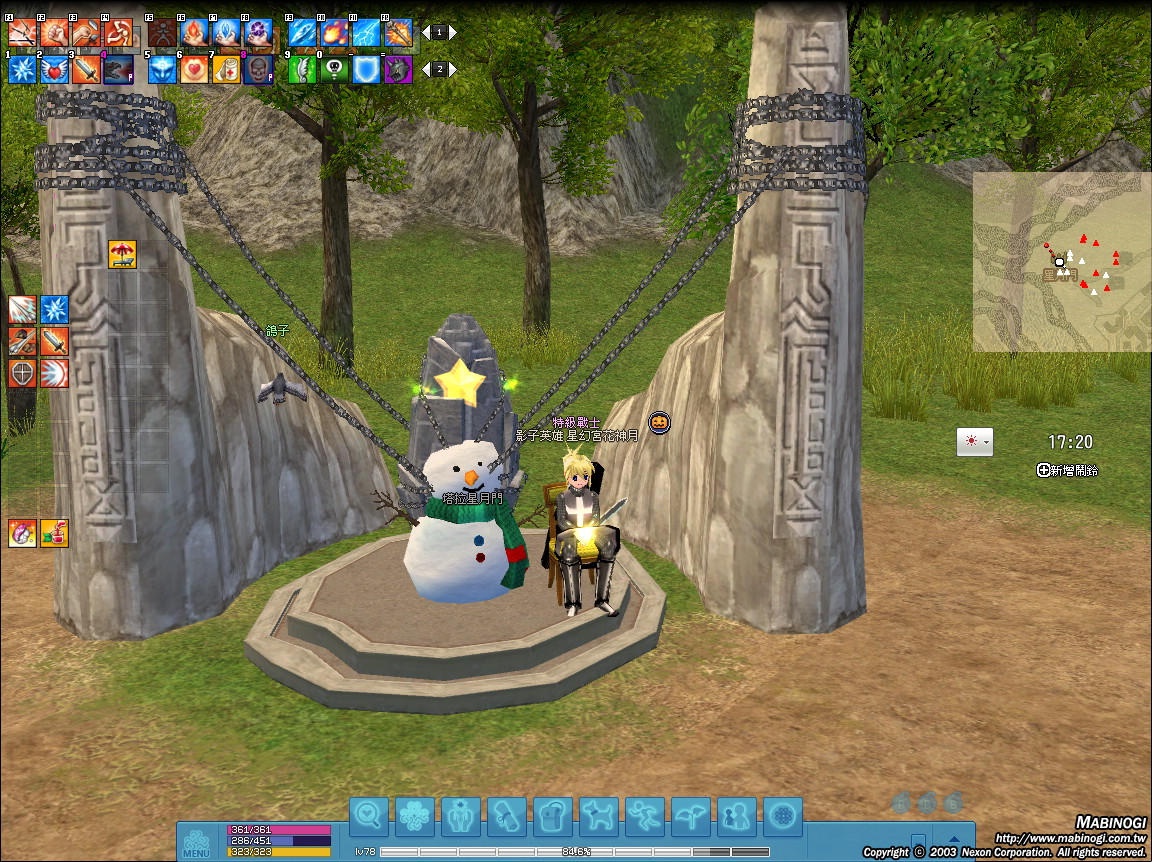Screen dimensions: 1152x862
Task: Use the round shield defense skill
Action: pos(22,373)
